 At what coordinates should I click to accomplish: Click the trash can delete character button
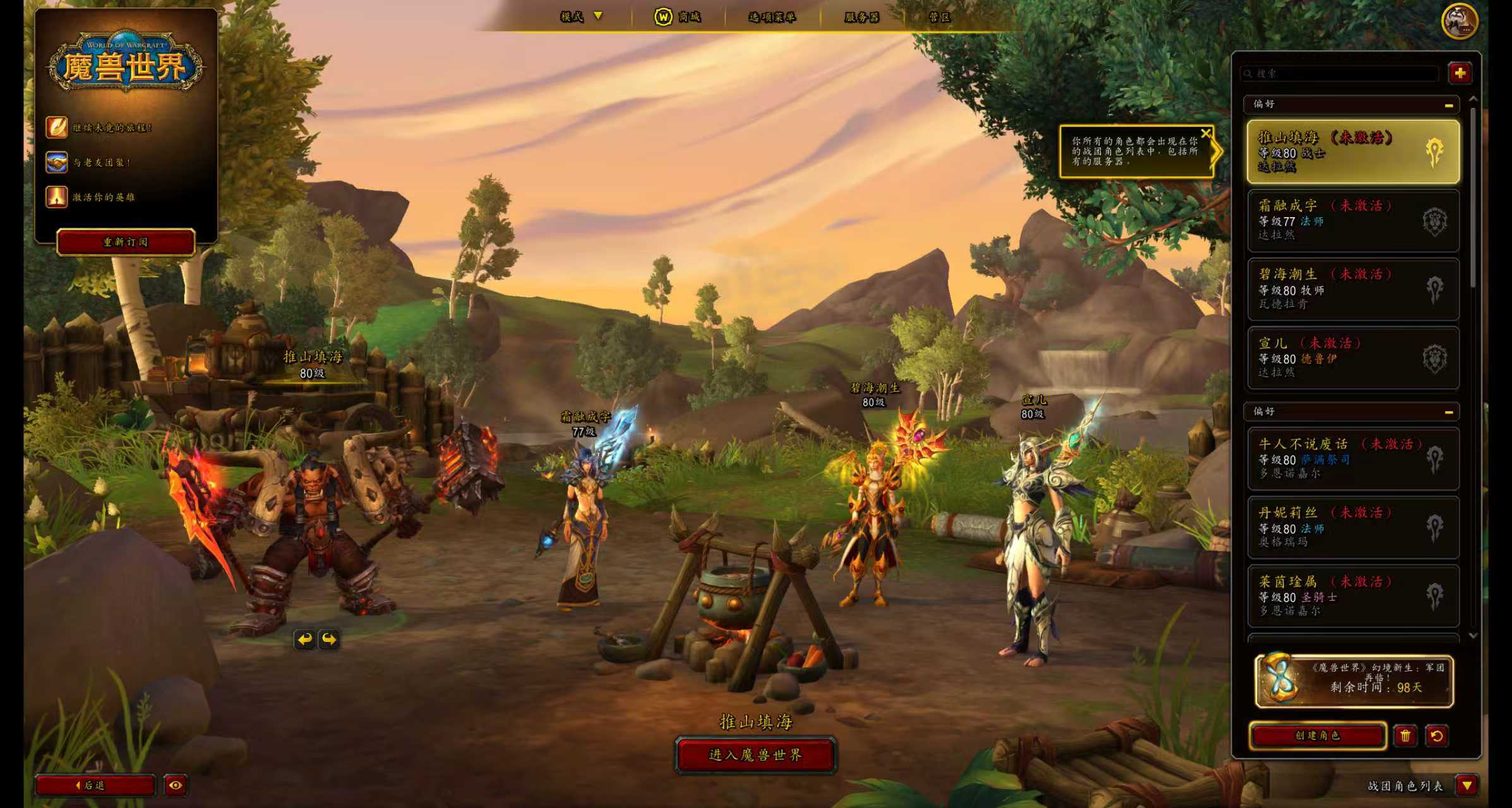pyautogui.click(x=1405, y=735)
